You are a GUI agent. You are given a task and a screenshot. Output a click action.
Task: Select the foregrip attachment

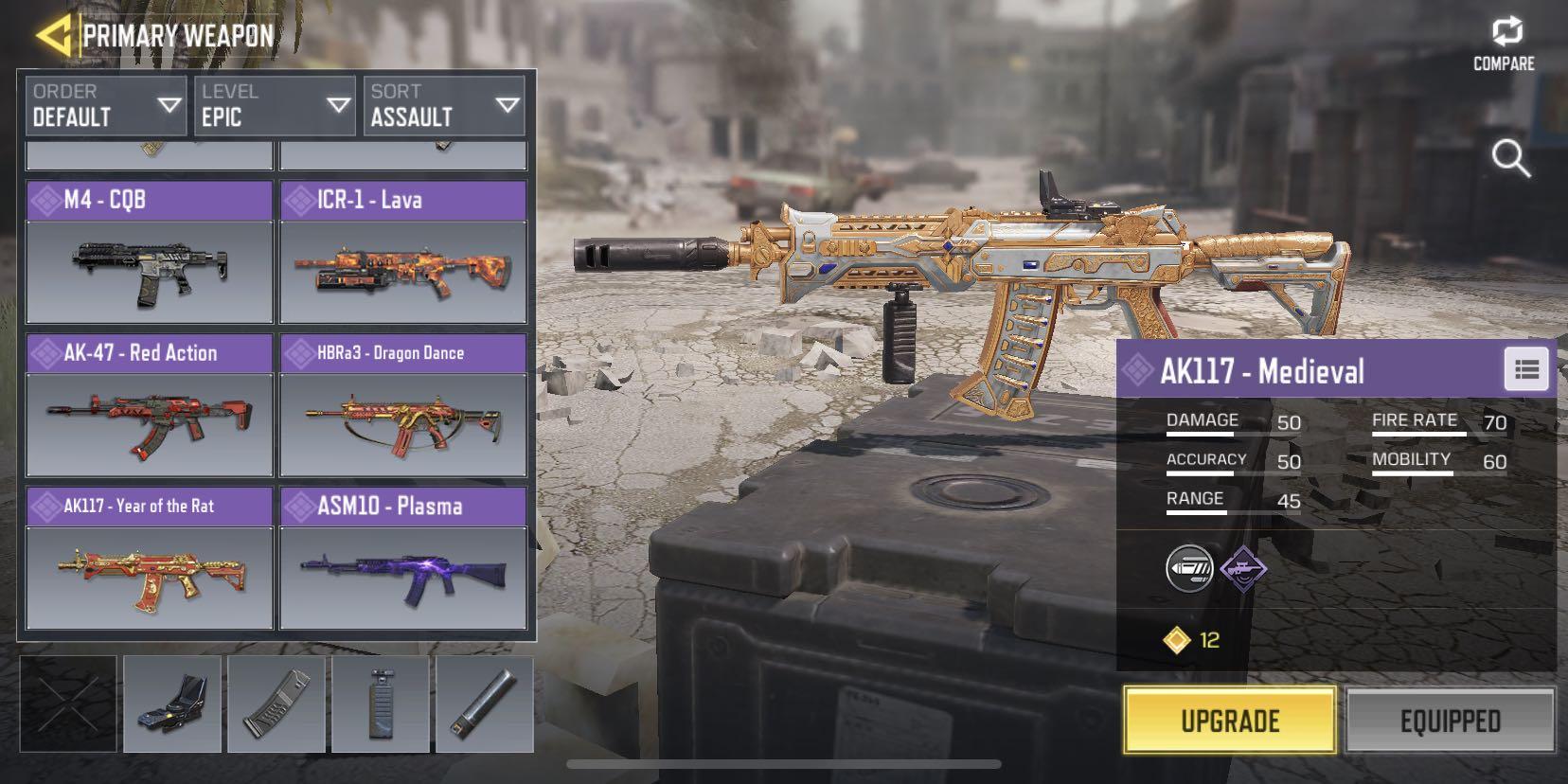pyautogui.click(x=381, y=704)
